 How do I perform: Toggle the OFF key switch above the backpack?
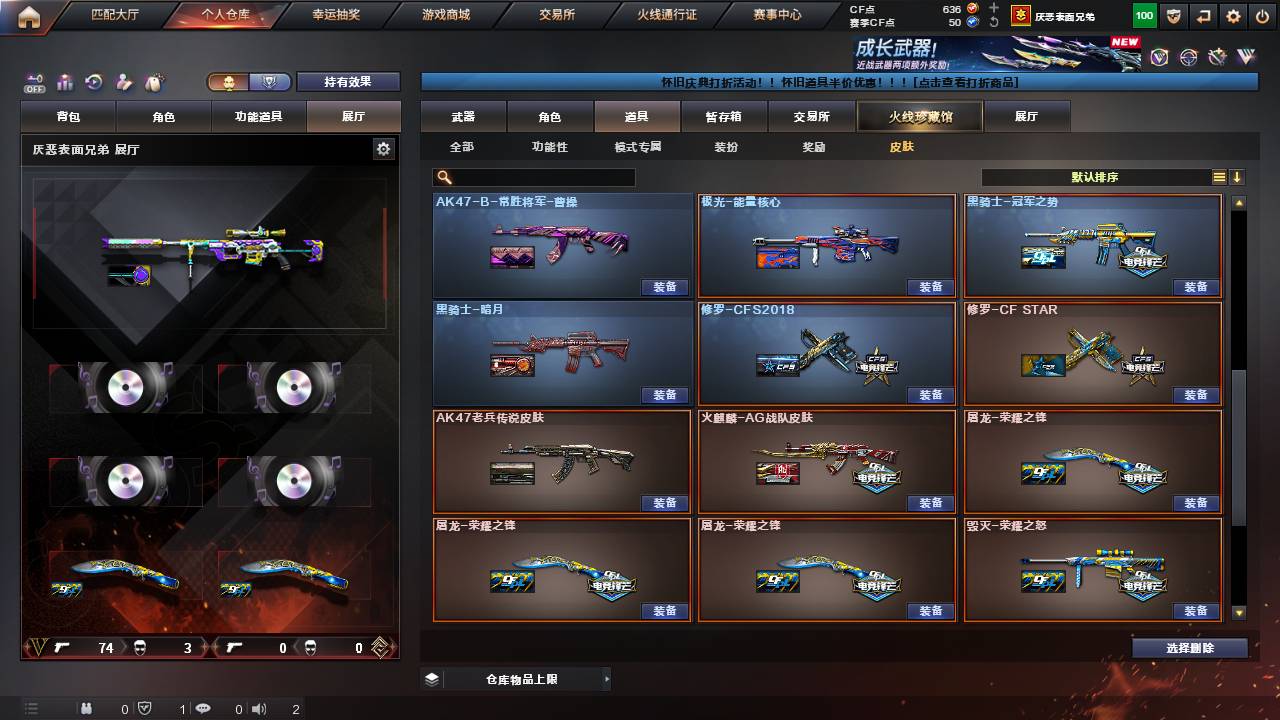[x=36, y=80]
